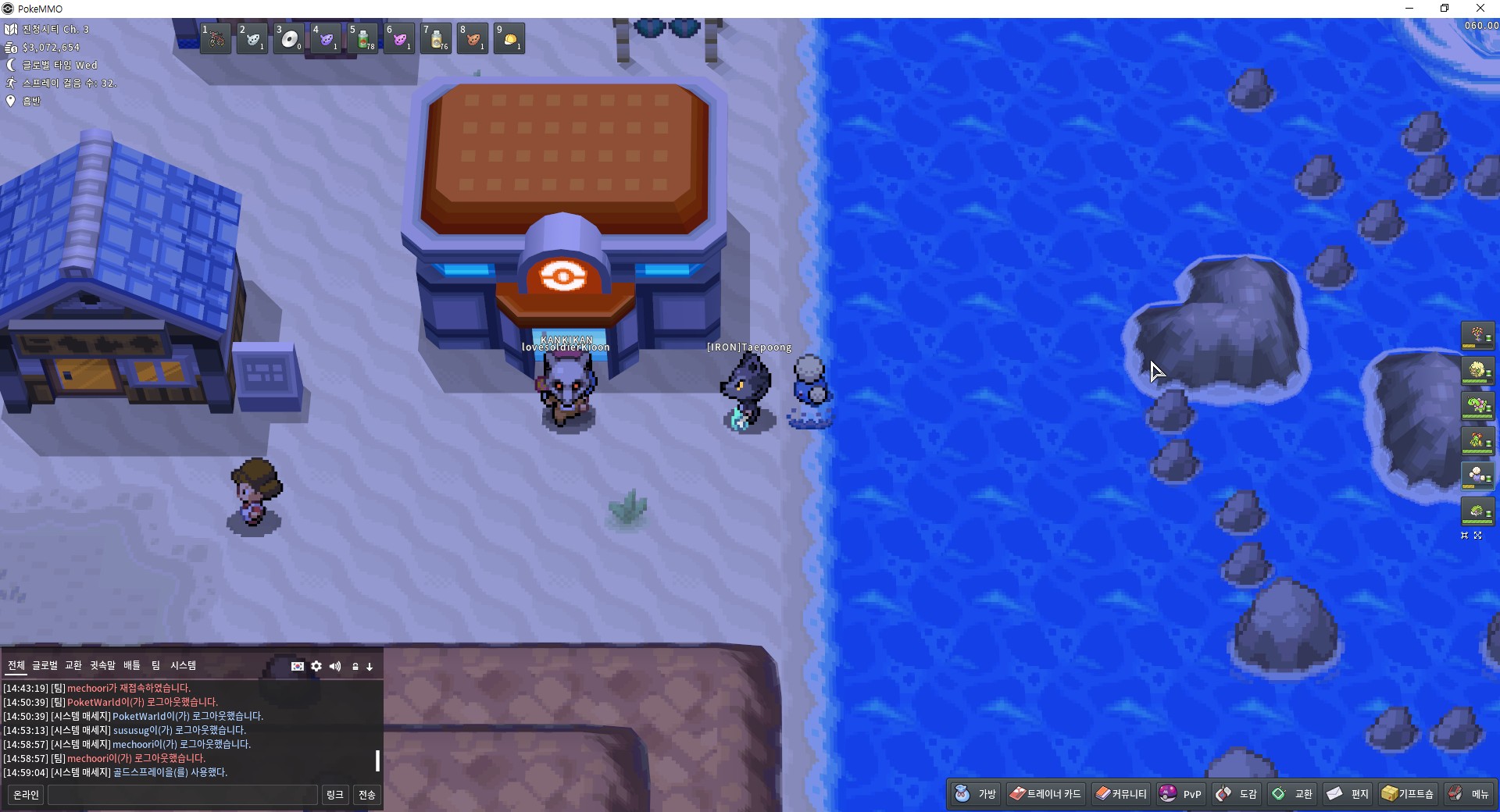Screen dimensions: 1500x812
Task: Open chat settings gear icon
Action: click(316, 666)
